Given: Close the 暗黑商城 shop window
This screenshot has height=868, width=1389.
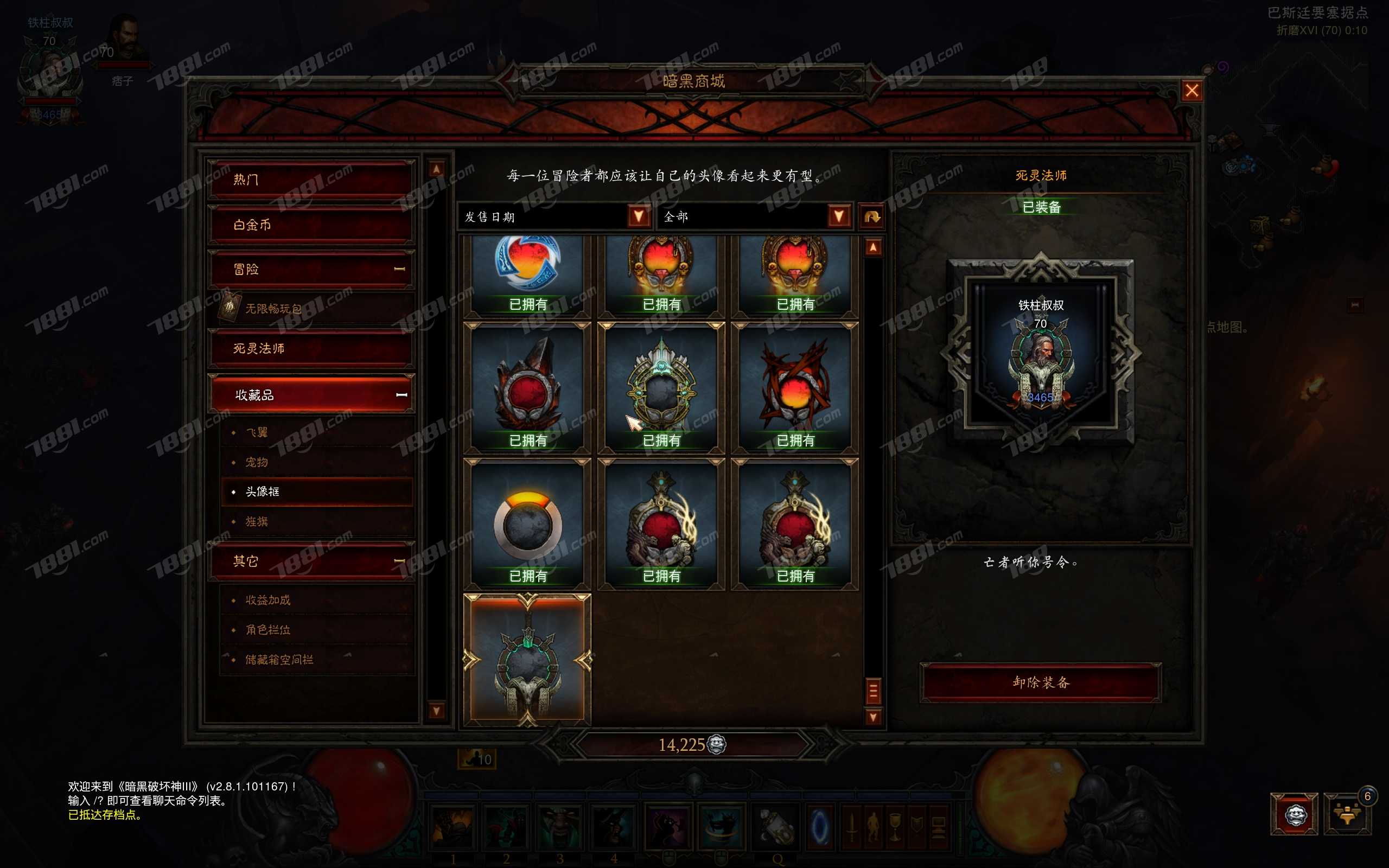Looking at the screenshot, I should coord(1192,91).
